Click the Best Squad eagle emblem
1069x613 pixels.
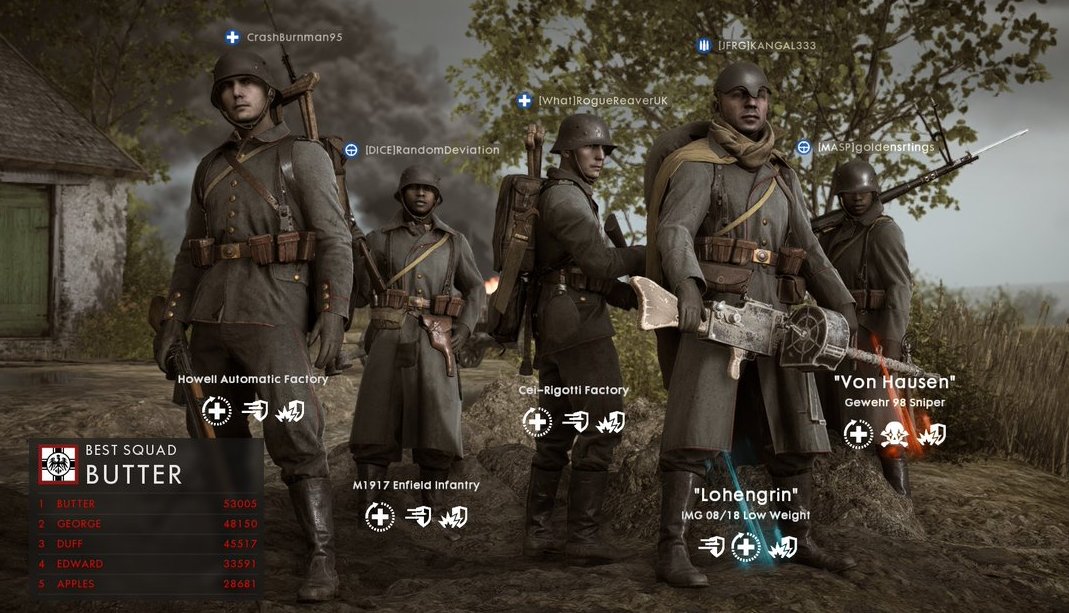[x=58, y=465]
